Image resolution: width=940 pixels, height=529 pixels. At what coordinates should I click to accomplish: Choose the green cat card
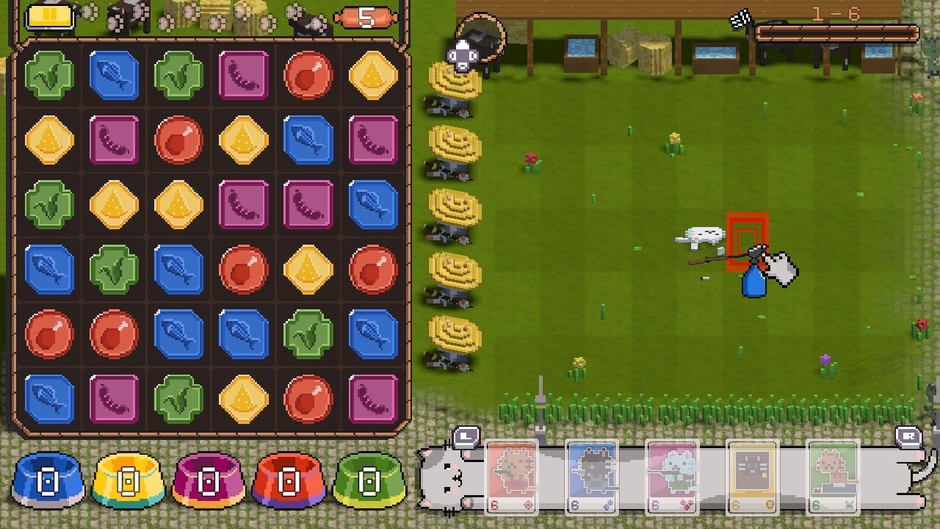click(832, 476)
